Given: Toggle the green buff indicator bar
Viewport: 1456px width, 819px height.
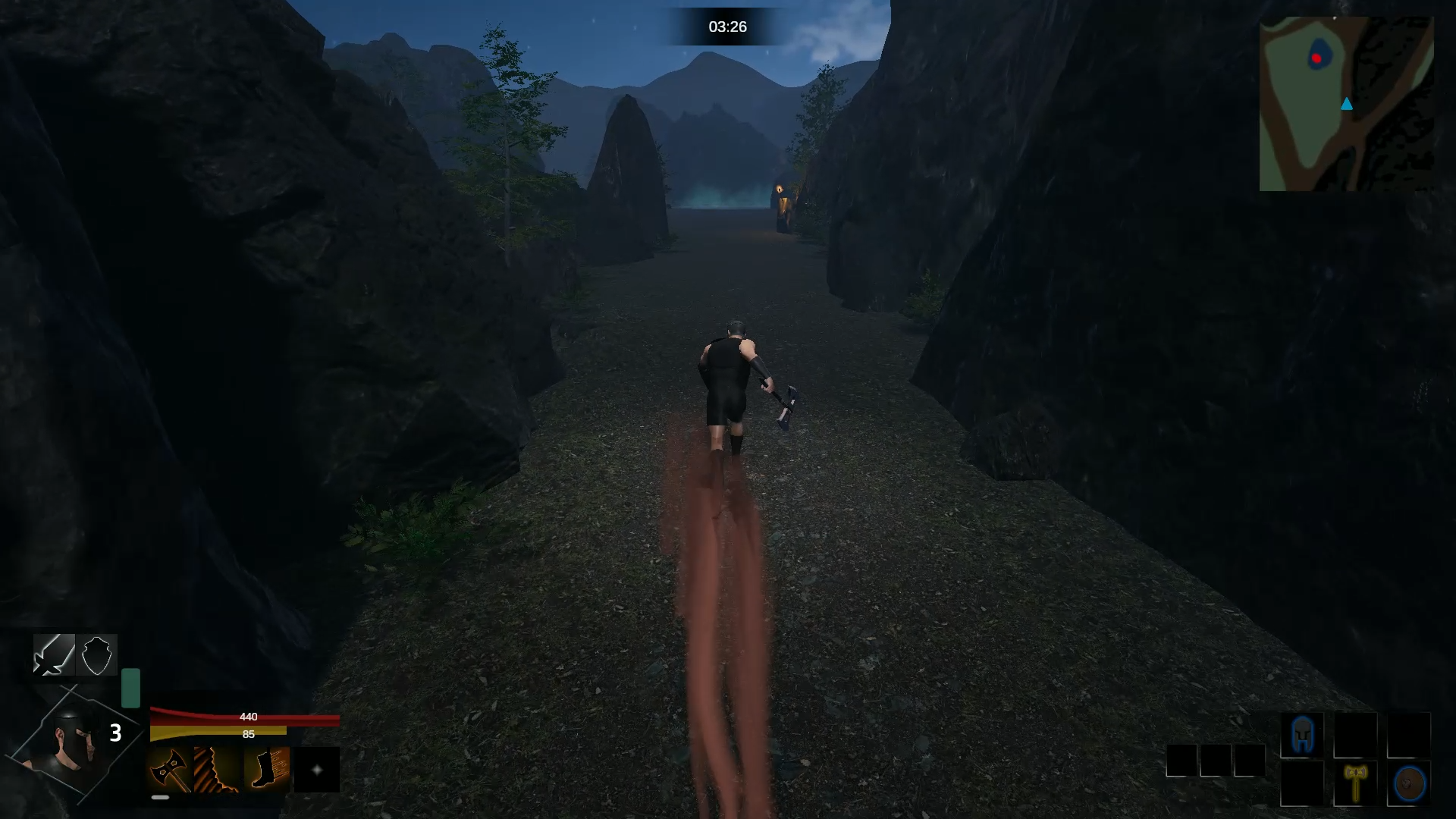Looking at the screenshot, I should coord(130,686).
